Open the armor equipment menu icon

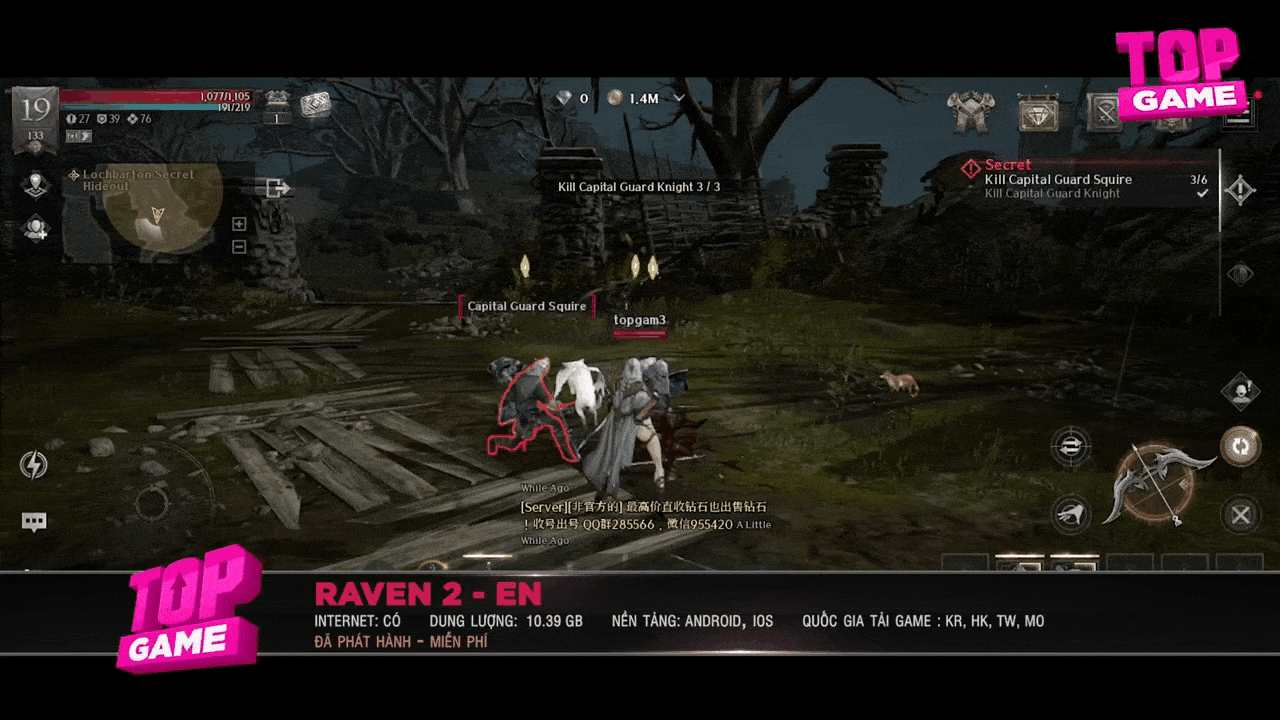tap(969, 113)
